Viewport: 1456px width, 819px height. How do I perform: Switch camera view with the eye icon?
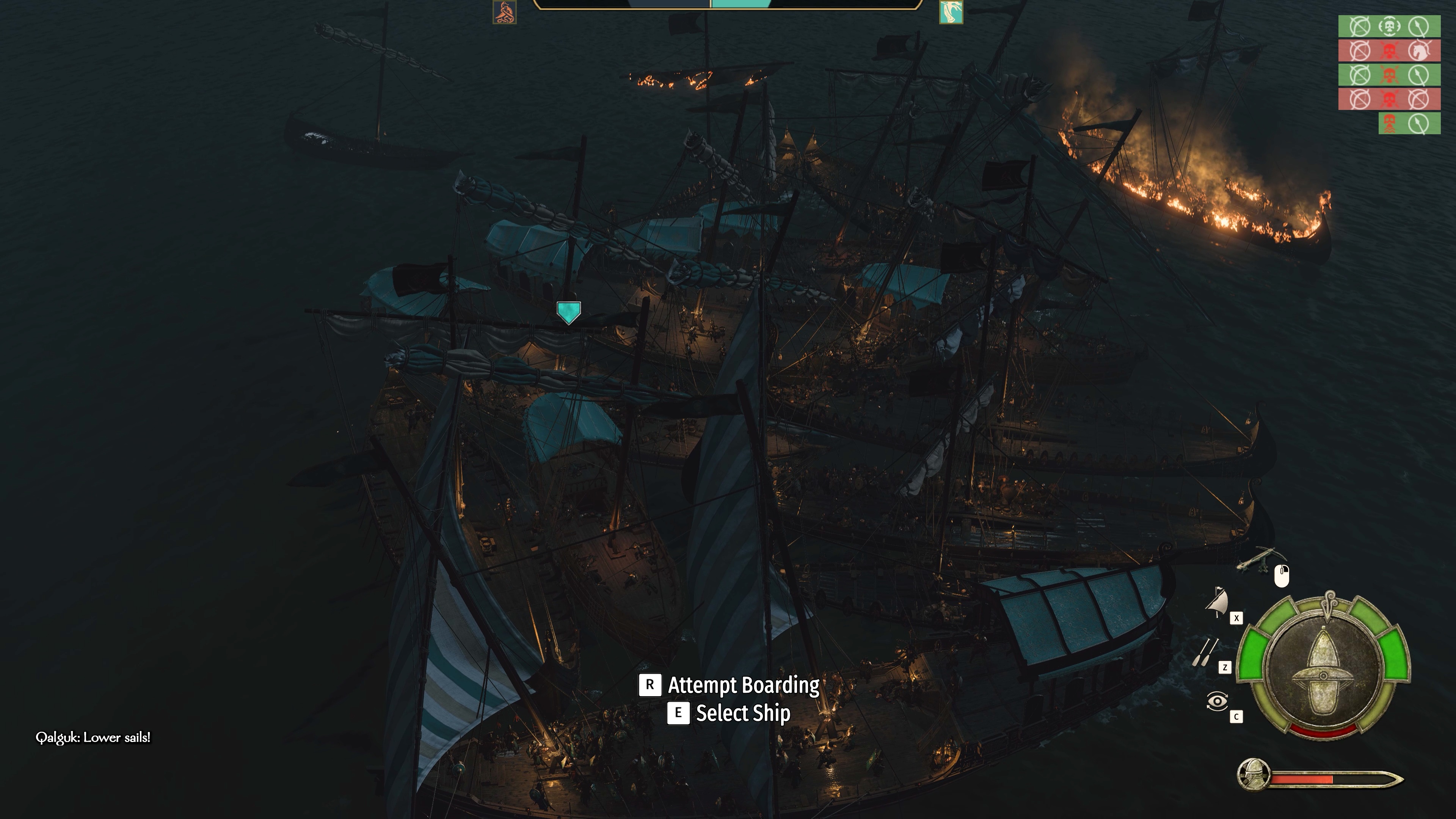click(1217, 701)
